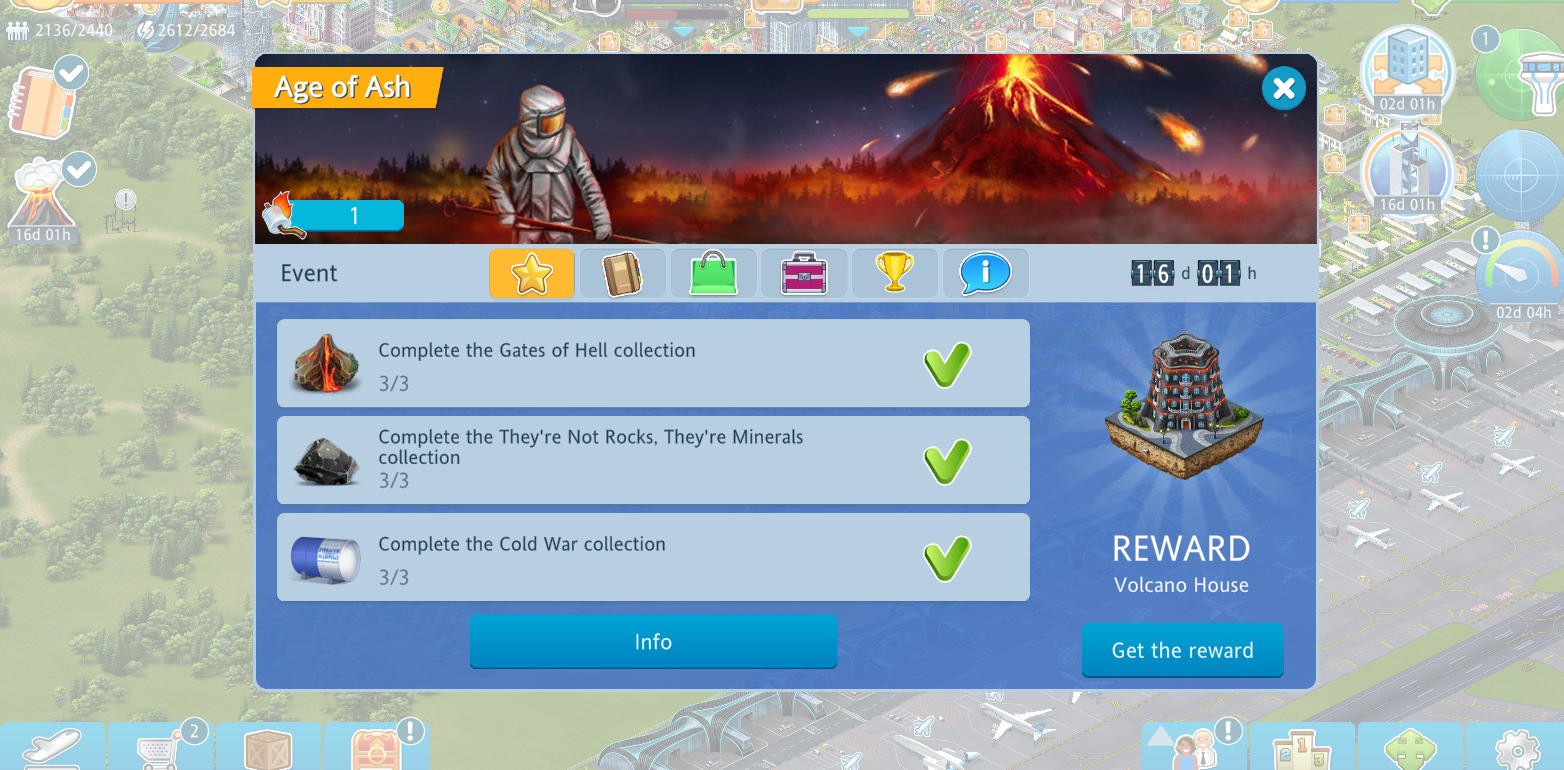
Task: Open the blue info speech bubble tab
Action: [x=984, y=274]
